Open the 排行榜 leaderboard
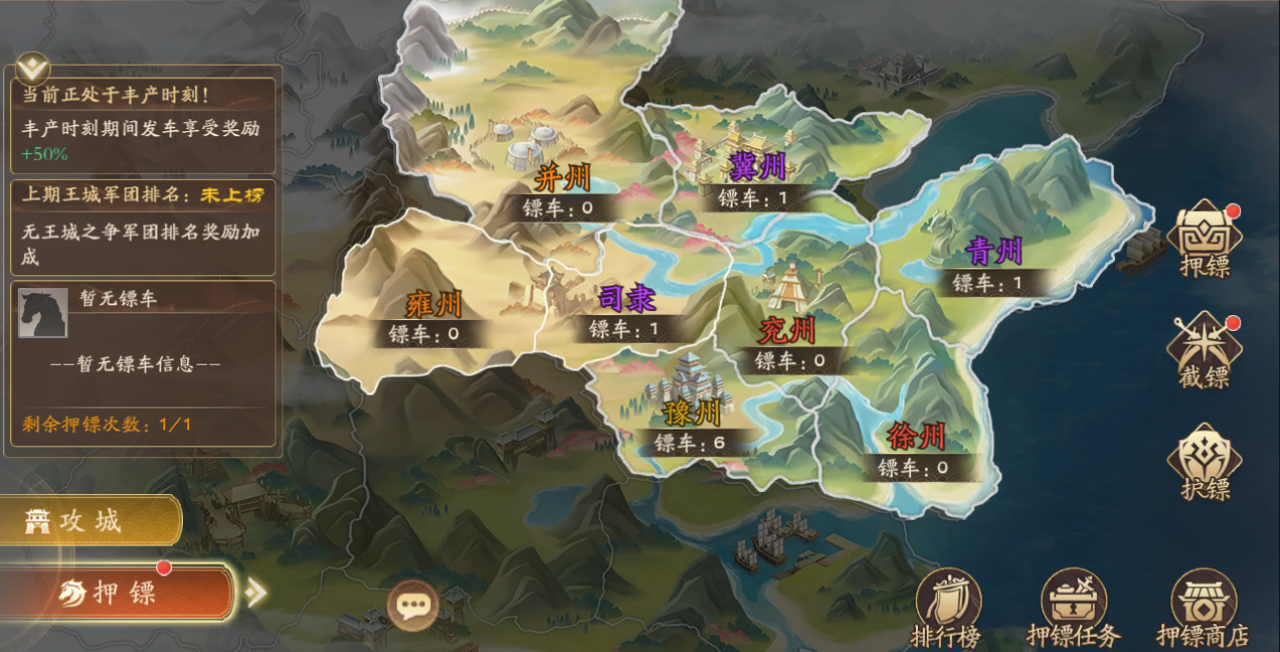 [x=948, y=607]
